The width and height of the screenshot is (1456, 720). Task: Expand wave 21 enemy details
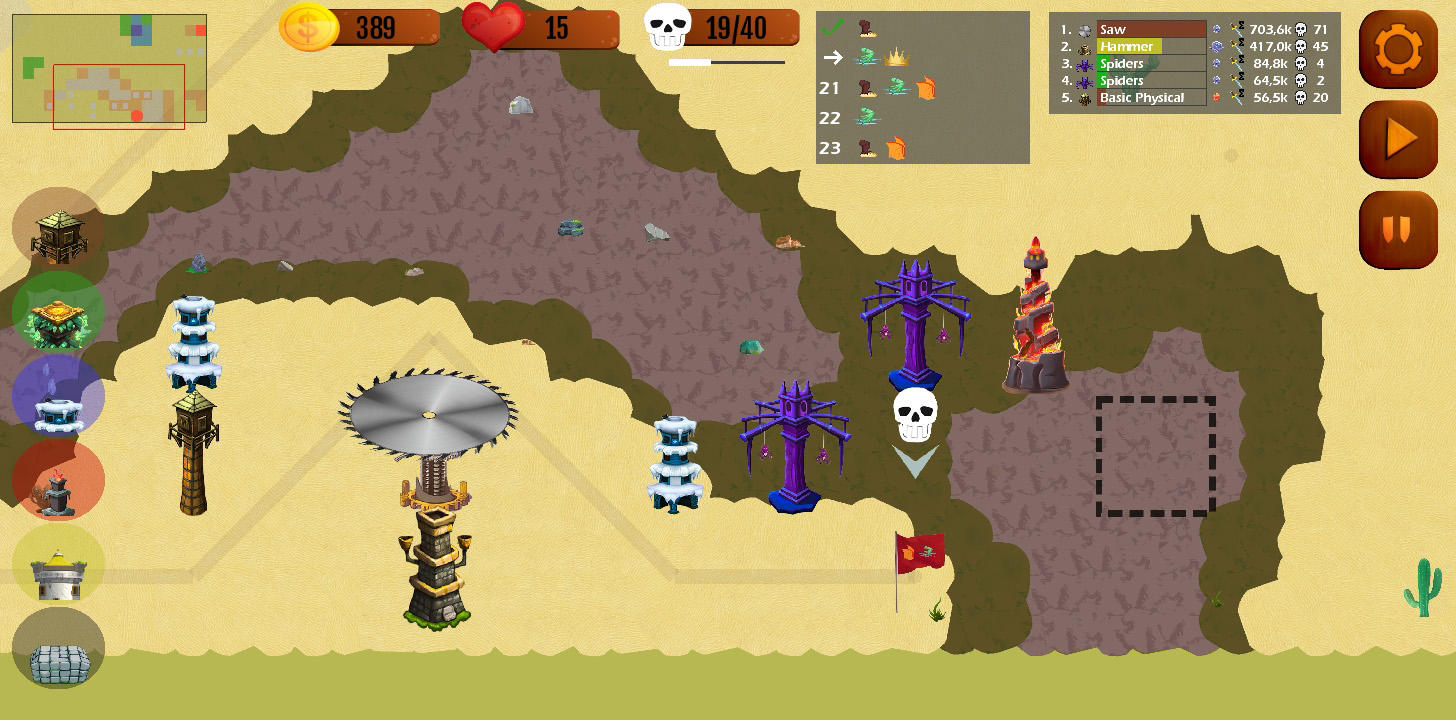coord(829,88)
